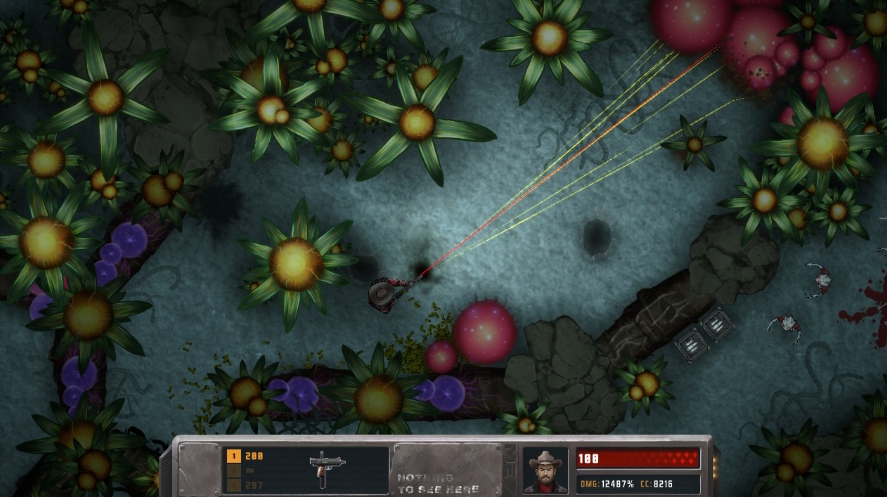Viewport: 887px width, 497px height.
Task: Select the submachine gun weapon icon
Action: click(x=324, y=468)
